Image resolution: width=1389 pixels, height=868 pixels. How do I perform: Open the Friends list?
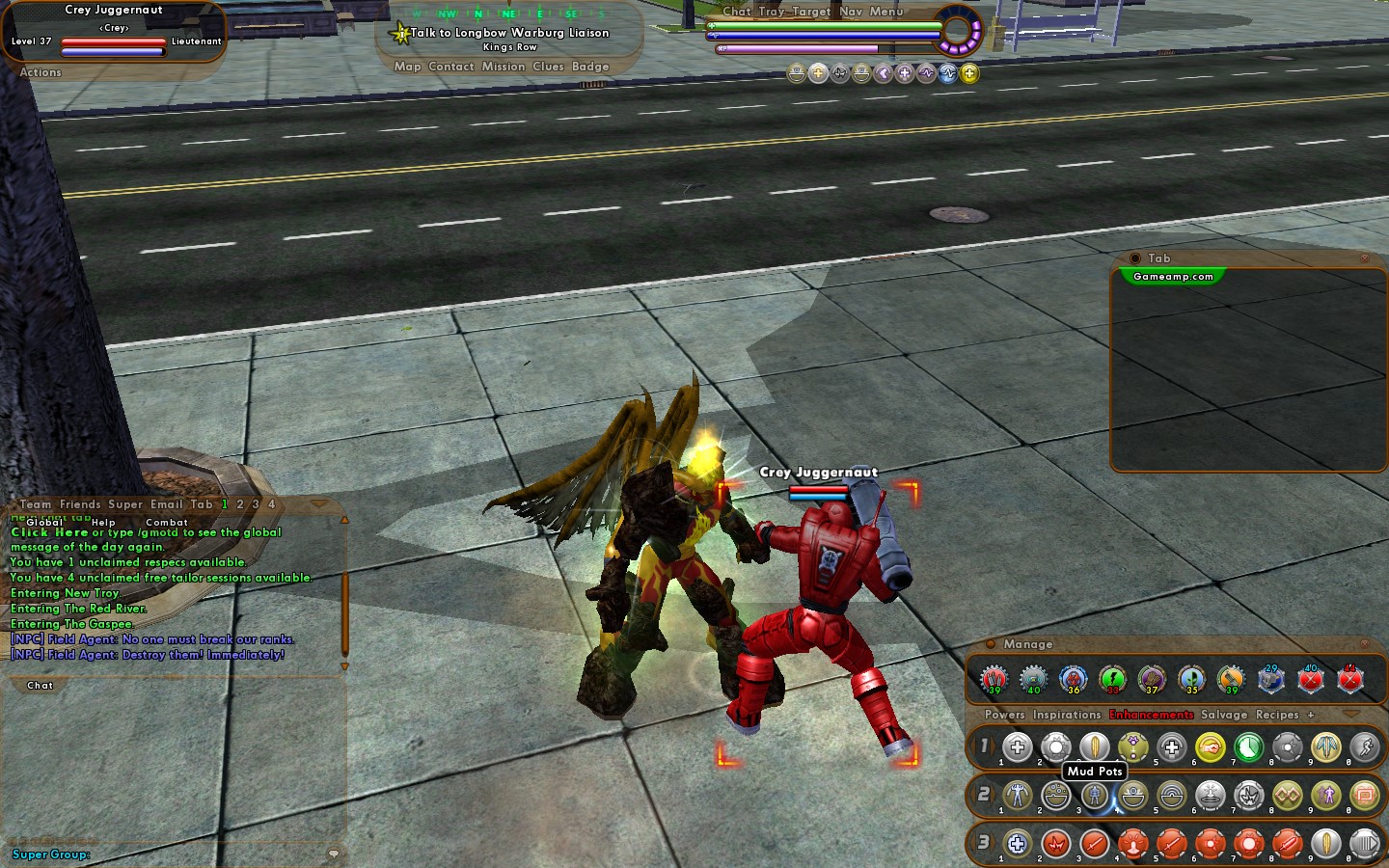click(x=80, y=504)
